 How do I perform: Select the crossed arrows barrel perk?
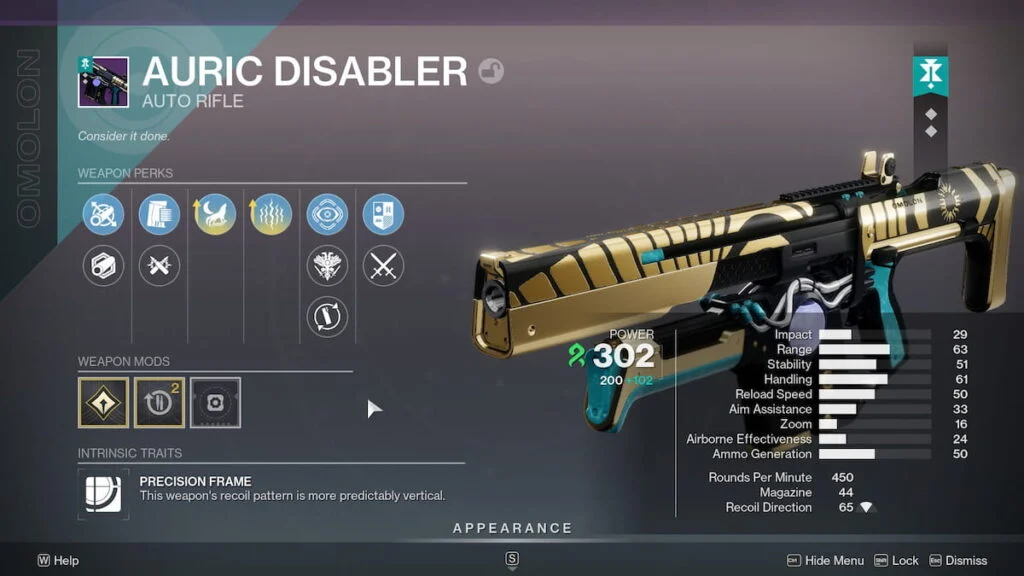pyautogui.click(x=103, y=215)
